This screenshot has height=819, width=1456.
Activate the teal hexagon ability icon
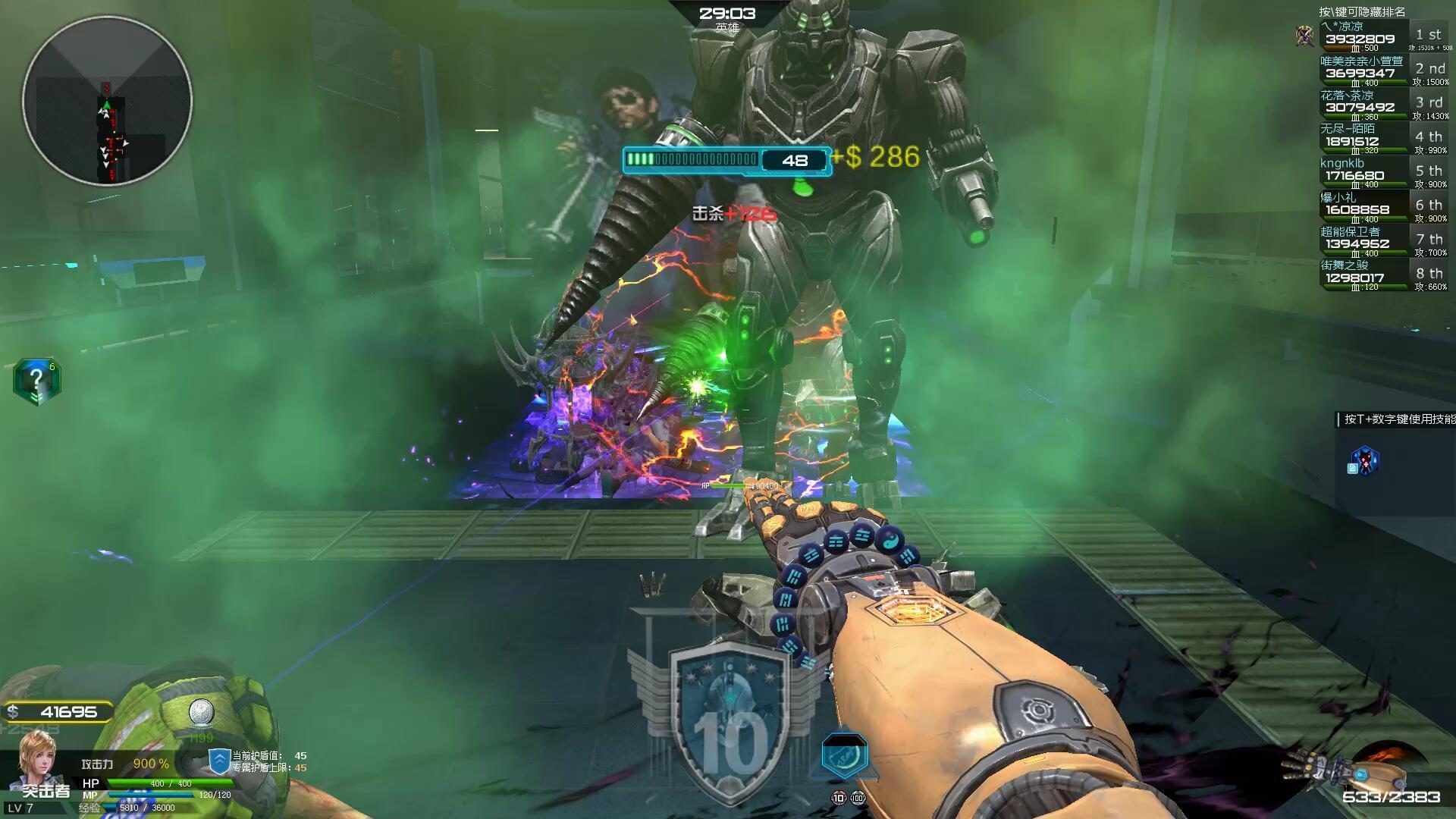844,756
